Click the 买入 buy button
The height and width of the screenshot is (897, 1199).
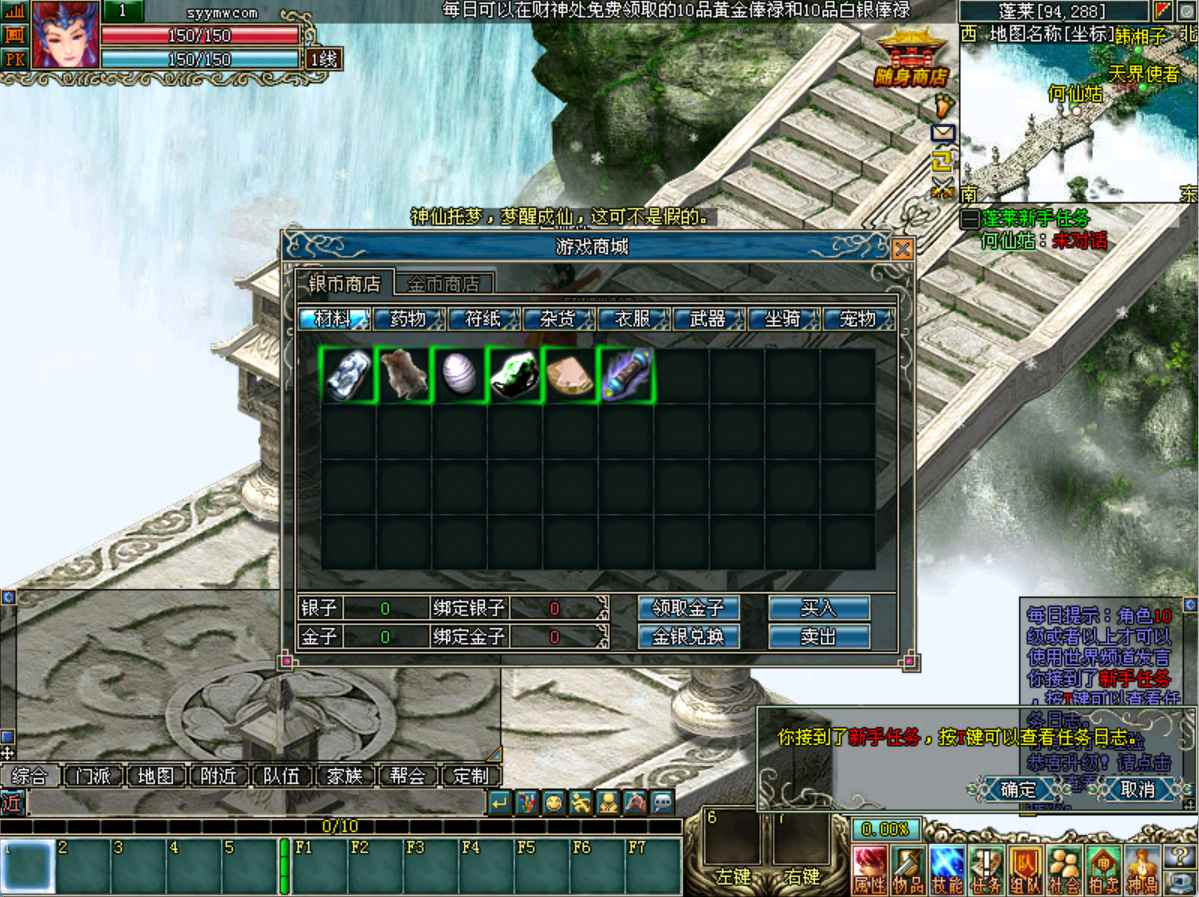(818, 608)
